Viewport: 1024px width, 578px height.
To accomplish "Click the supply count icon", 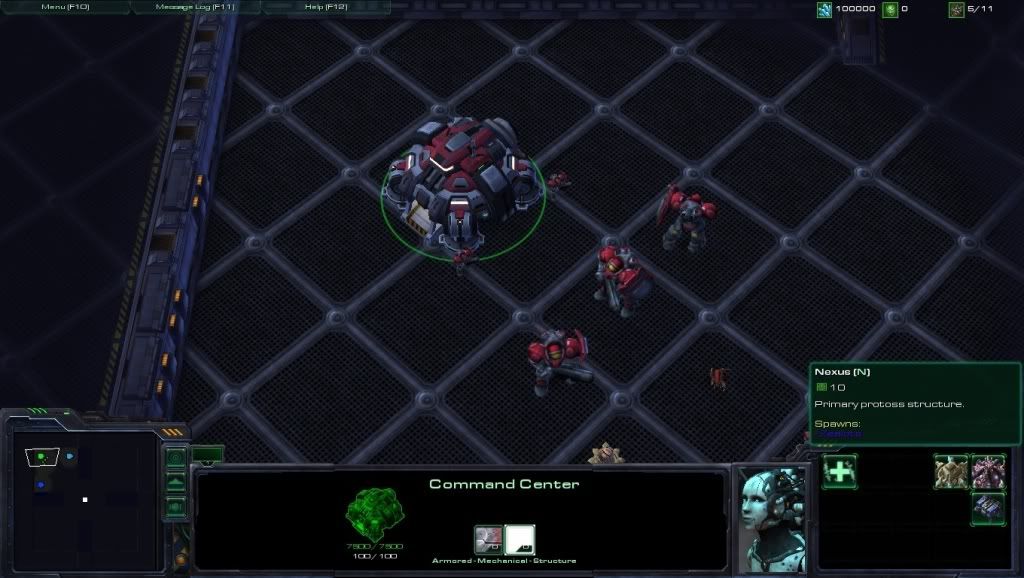I will click(x=957, y=10).
